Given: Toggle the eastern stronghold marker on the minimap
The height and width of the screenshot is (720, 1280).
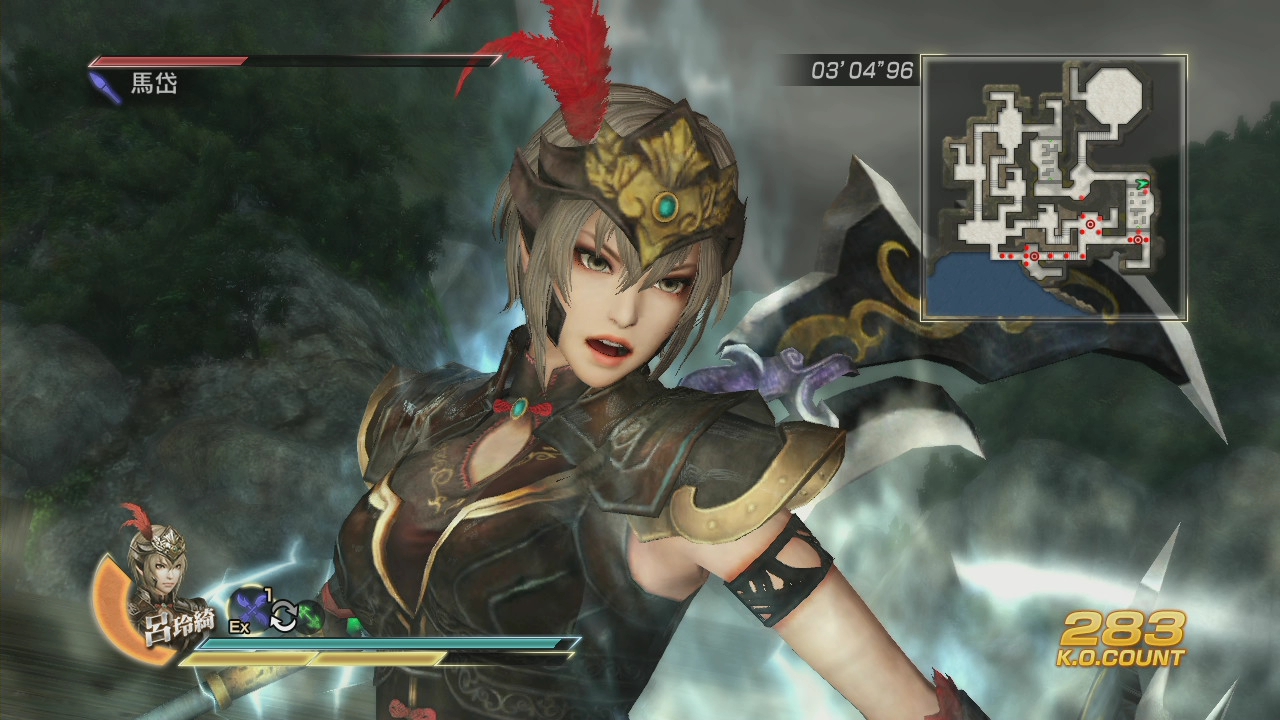Looking at the screenshot, I should pos(1138,239).
